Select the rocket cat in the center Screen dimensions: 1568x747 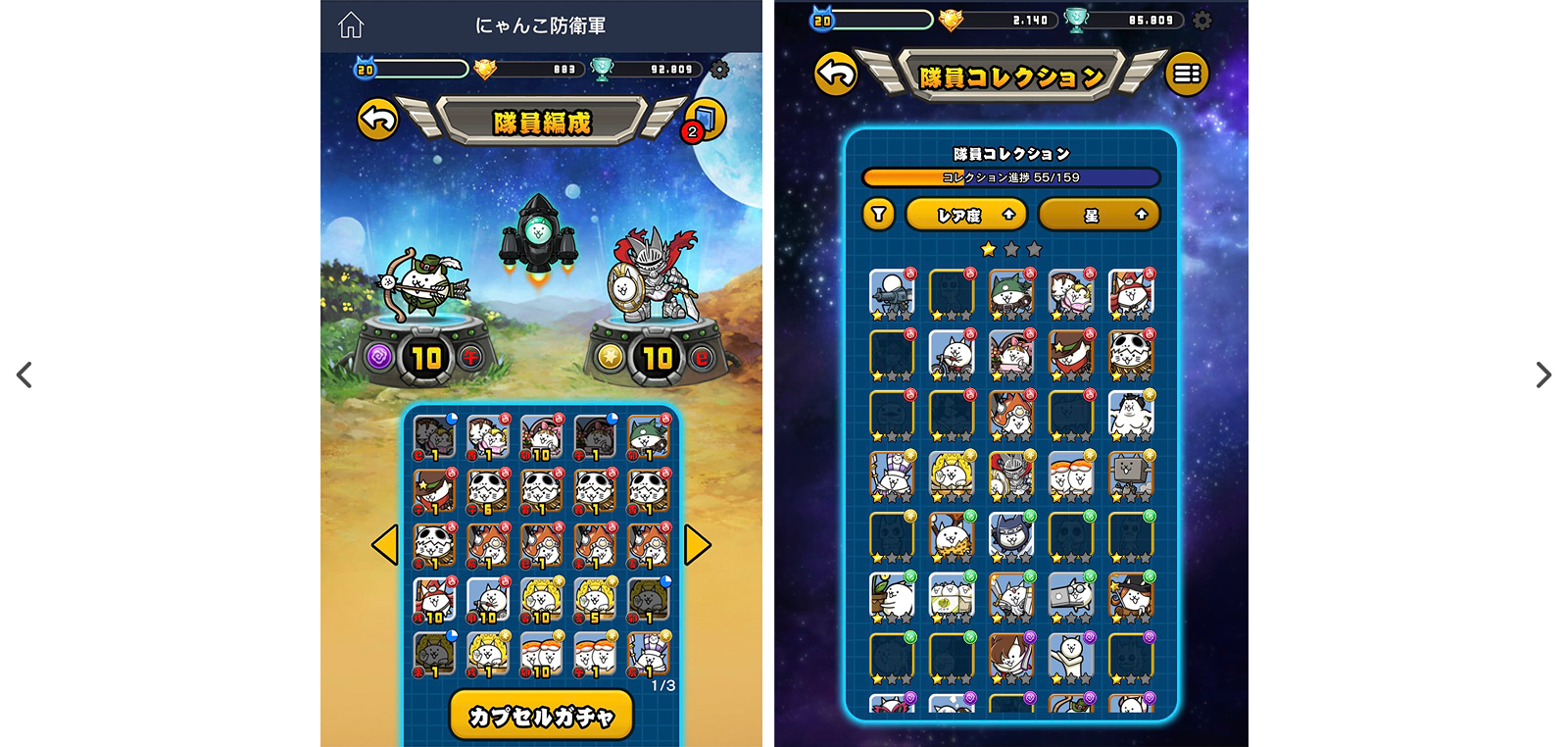tap(537, 235)
